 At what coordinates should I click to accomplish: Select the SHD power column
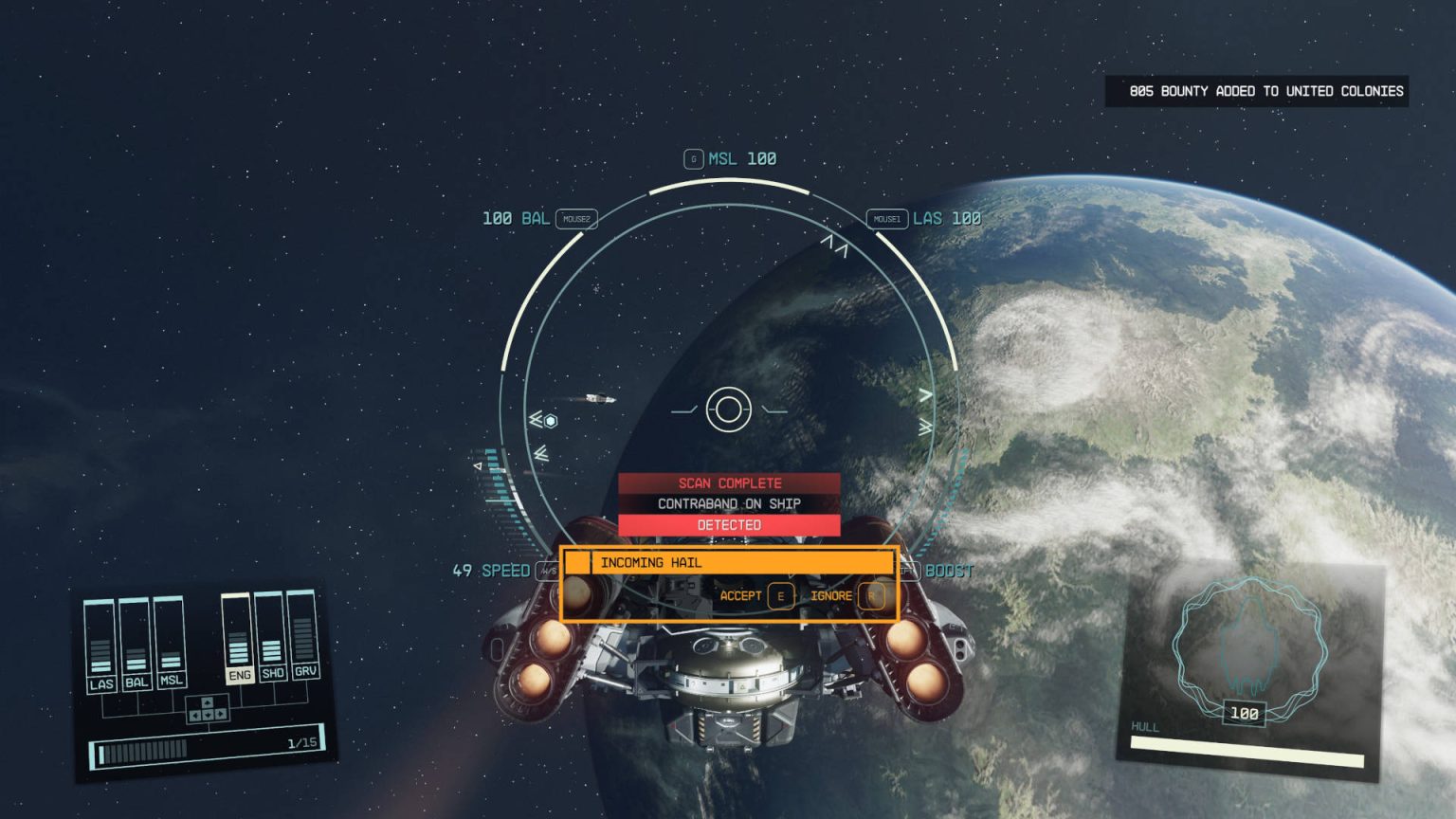click(x=270, y=636)
